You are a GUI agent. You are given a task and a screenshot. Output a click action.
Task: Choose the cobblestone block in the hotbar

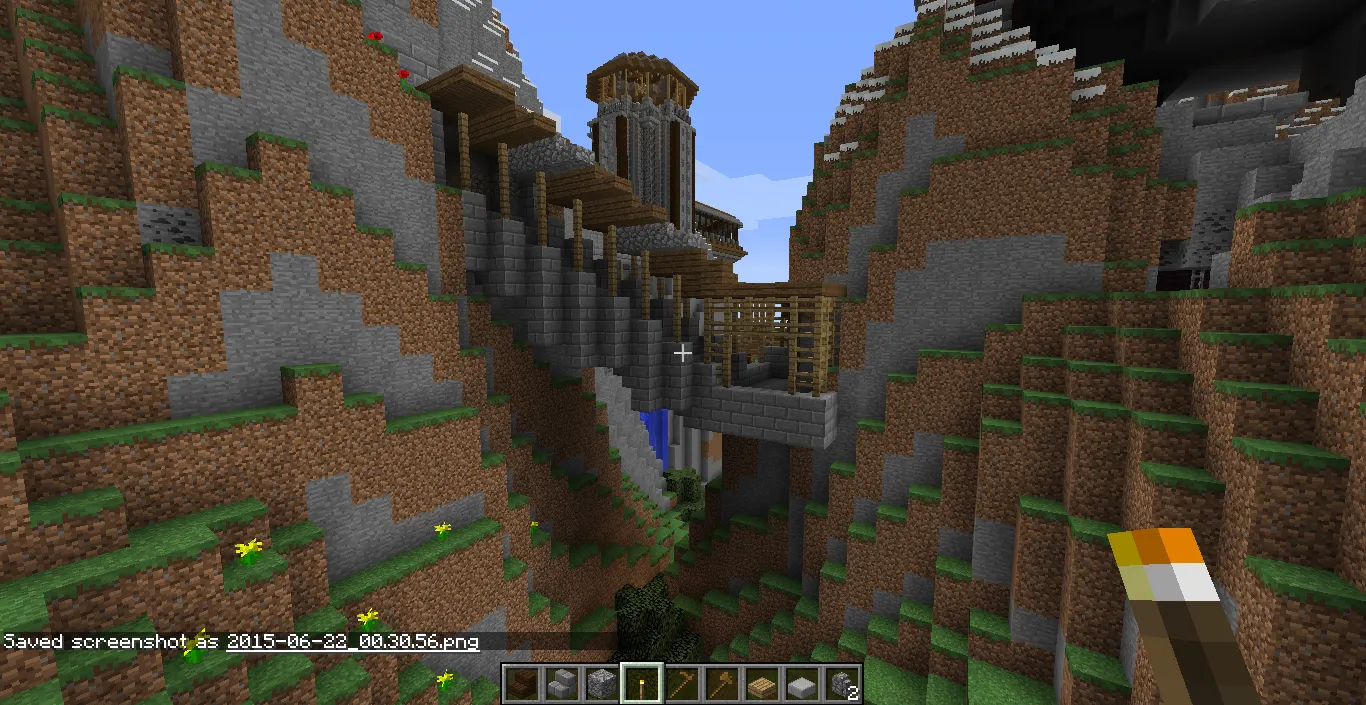coord(601,684)
